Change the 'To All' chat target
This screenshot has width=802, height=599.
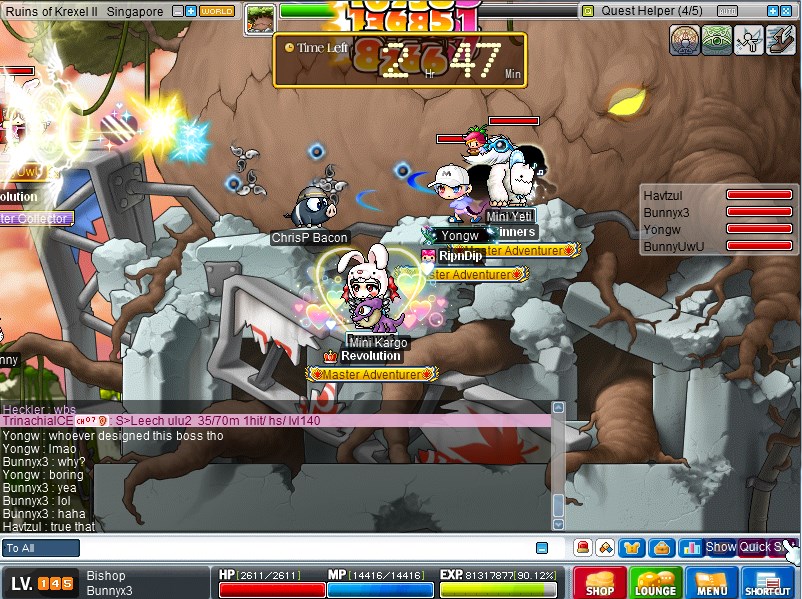(x=41, y=548)
